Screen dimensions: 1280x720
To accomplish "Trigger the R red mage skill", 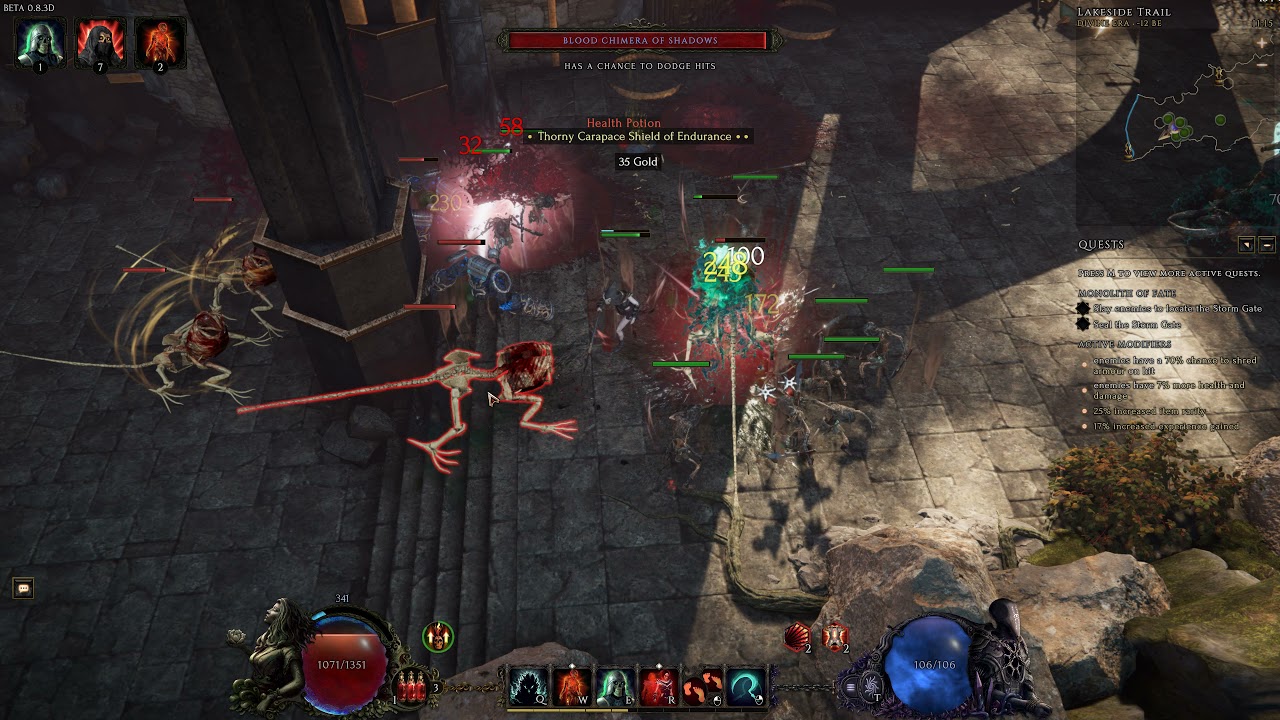I will (x=658, y=686).
